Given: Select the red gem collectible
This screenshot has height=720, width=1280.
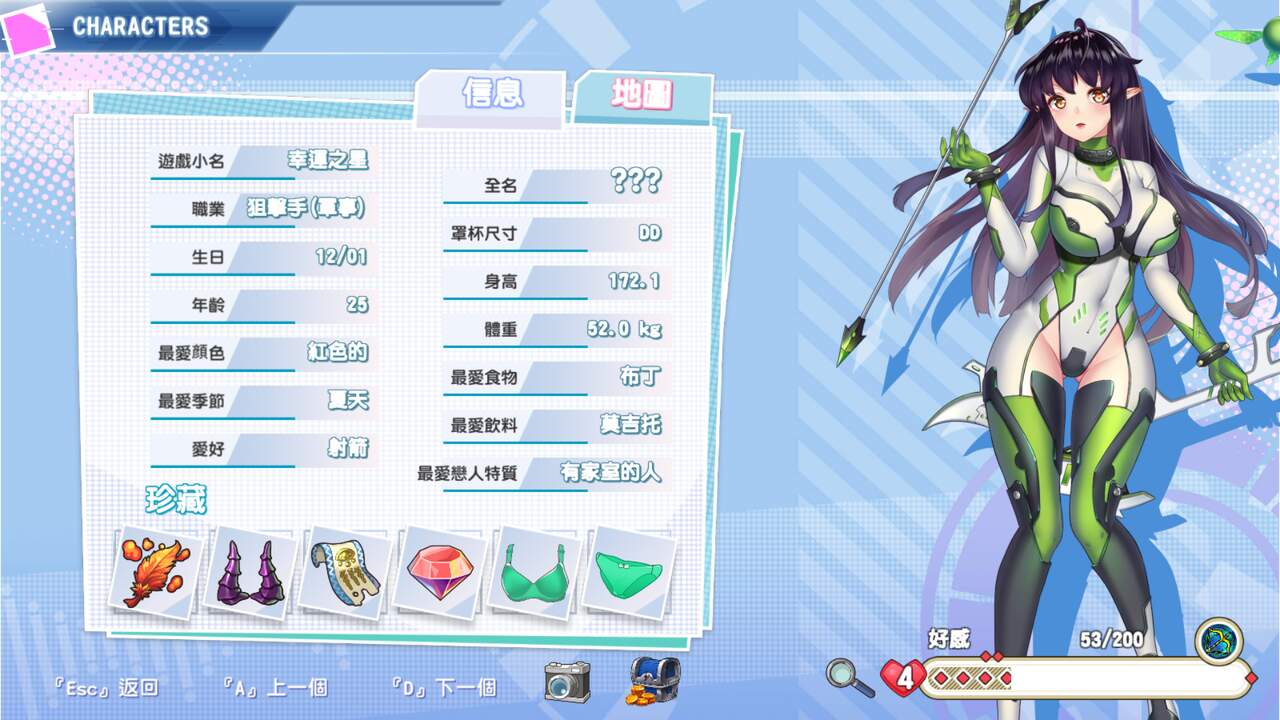Looking at the screenshot, I should pos(441,573).
